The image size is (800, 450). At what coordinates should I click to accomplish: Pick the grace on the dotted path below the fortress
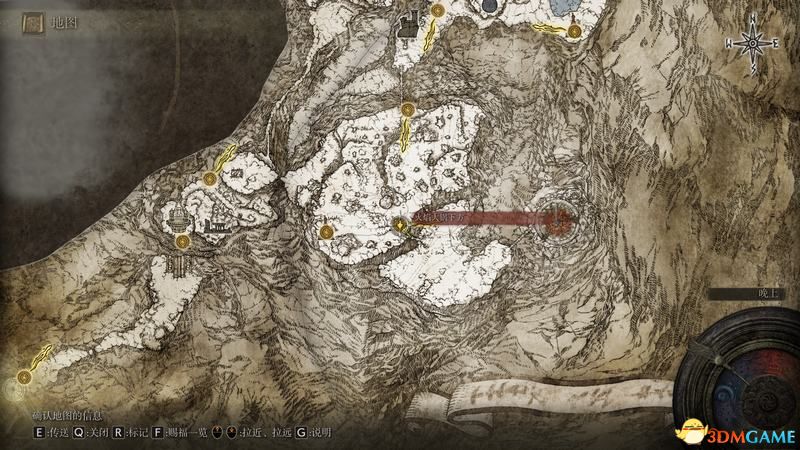(407, 109)
